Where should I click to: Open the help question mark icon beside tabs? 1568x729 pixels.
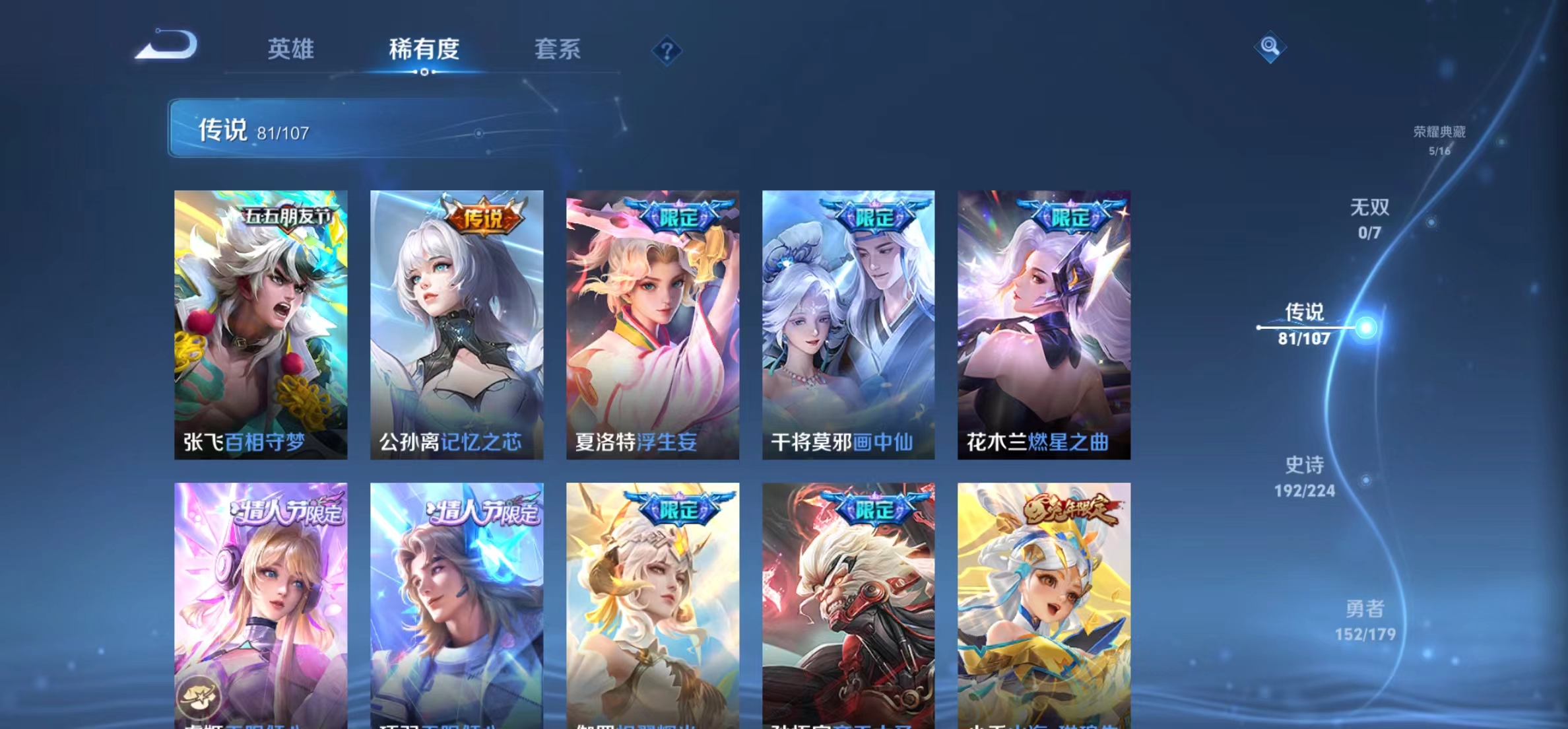(x=669, y=50)
